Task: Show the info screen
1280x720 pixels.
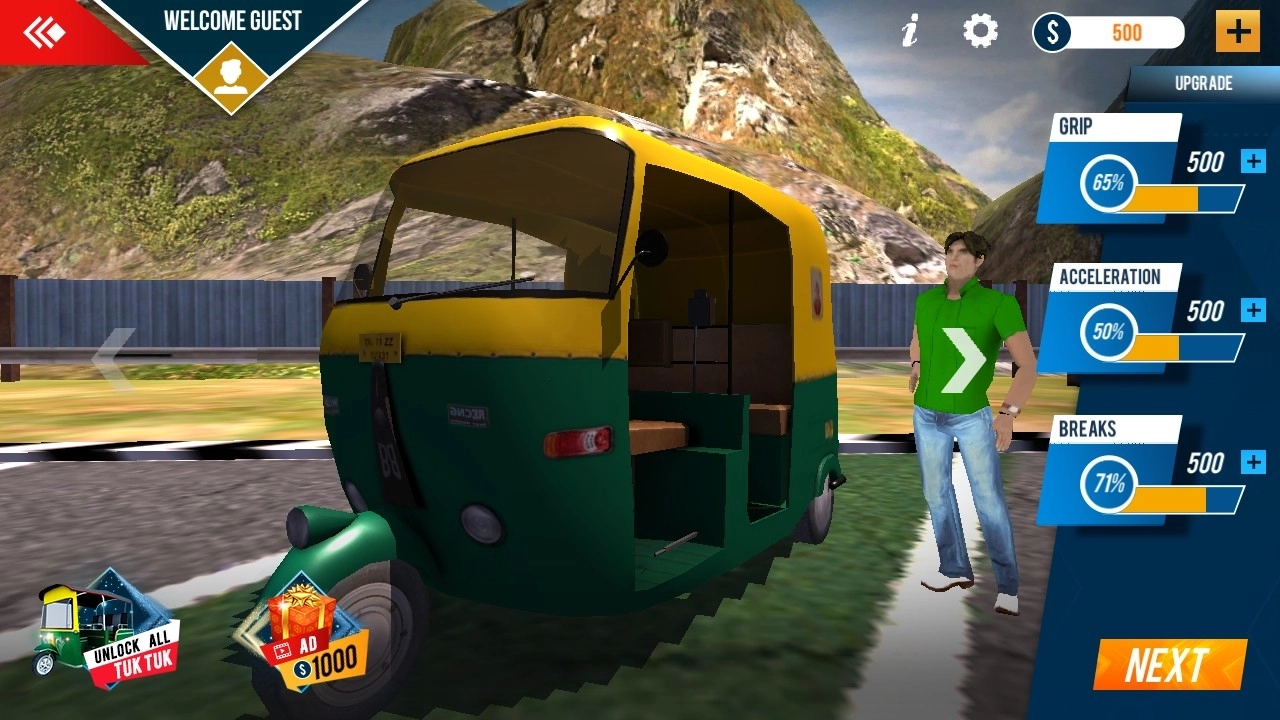Action: click(x=909, y=32)
